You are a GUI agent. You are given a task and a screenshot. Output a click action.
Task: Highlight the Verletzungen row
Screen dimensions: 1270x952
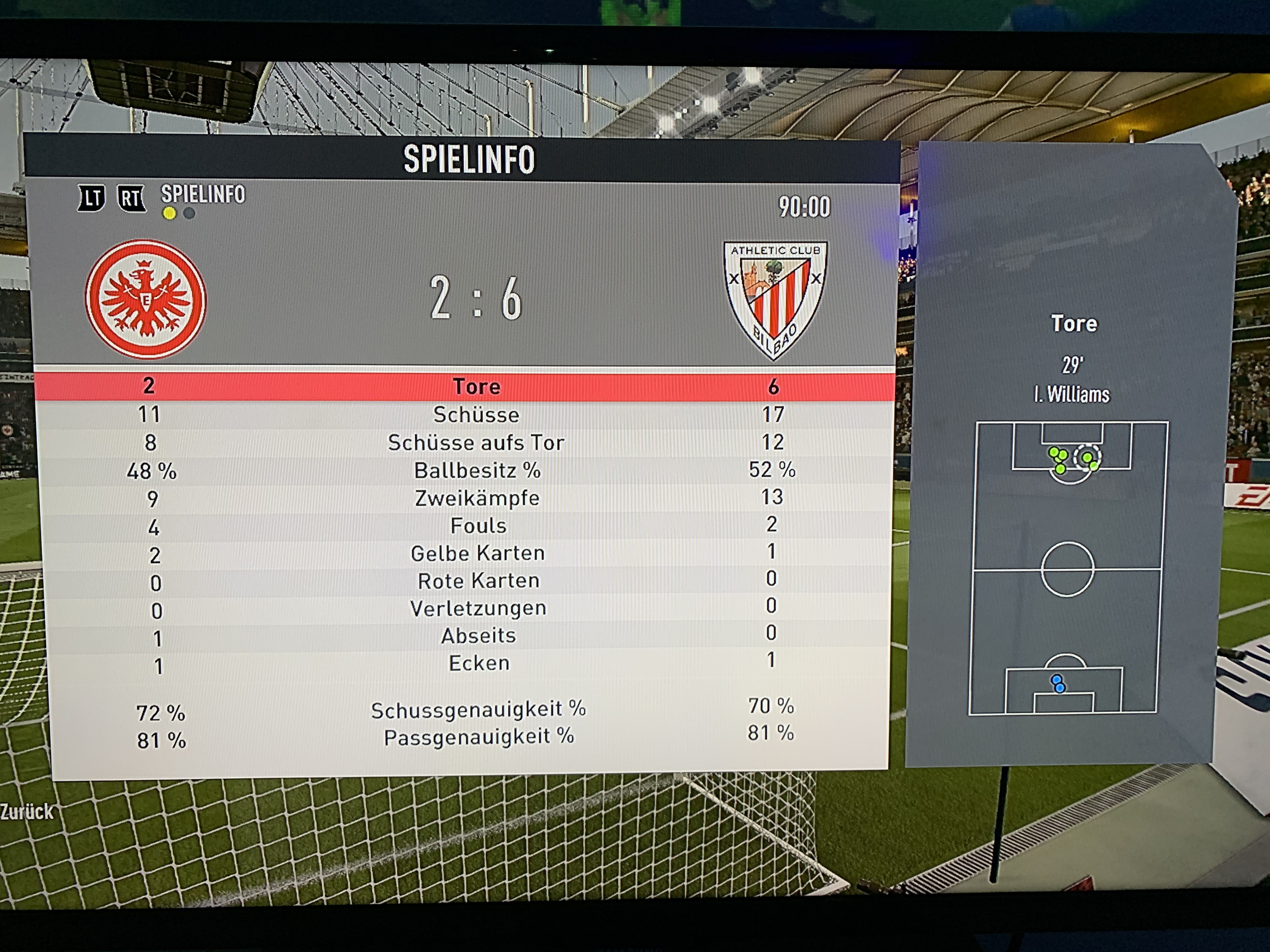coord(478,608)
